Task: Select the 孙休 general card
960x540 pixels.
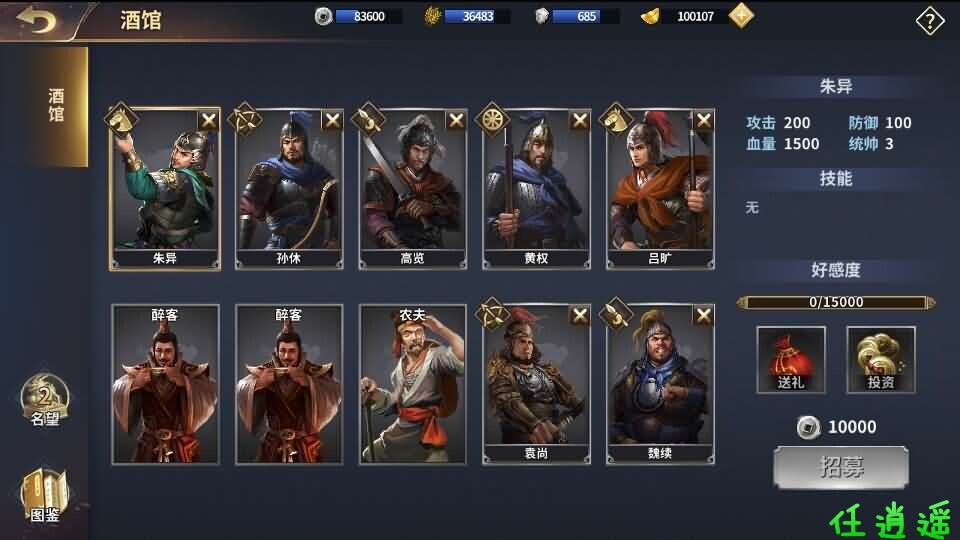Action: point(289,190)
